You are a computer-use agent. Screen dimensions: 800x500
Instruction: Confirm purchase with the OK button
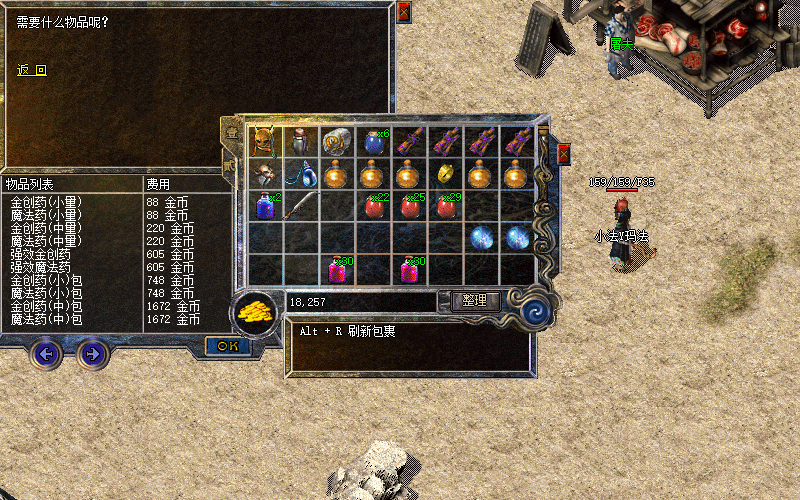tap(227, 345)
